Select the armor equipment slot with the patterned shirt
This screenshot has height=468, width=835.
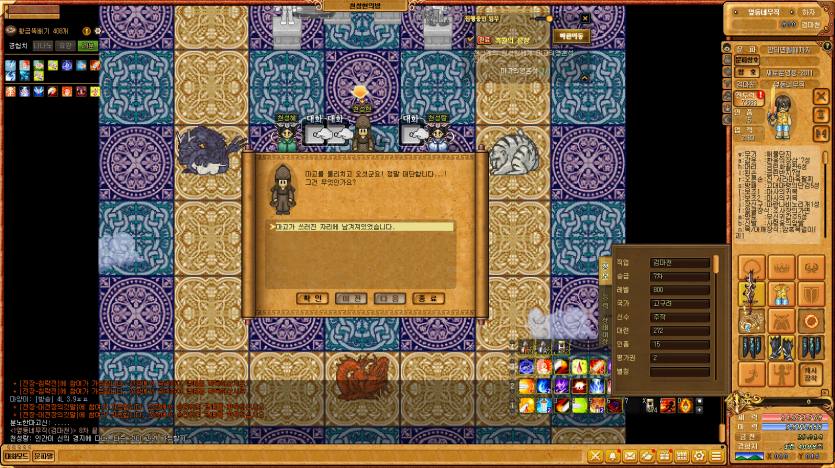(x=781, y=295)
